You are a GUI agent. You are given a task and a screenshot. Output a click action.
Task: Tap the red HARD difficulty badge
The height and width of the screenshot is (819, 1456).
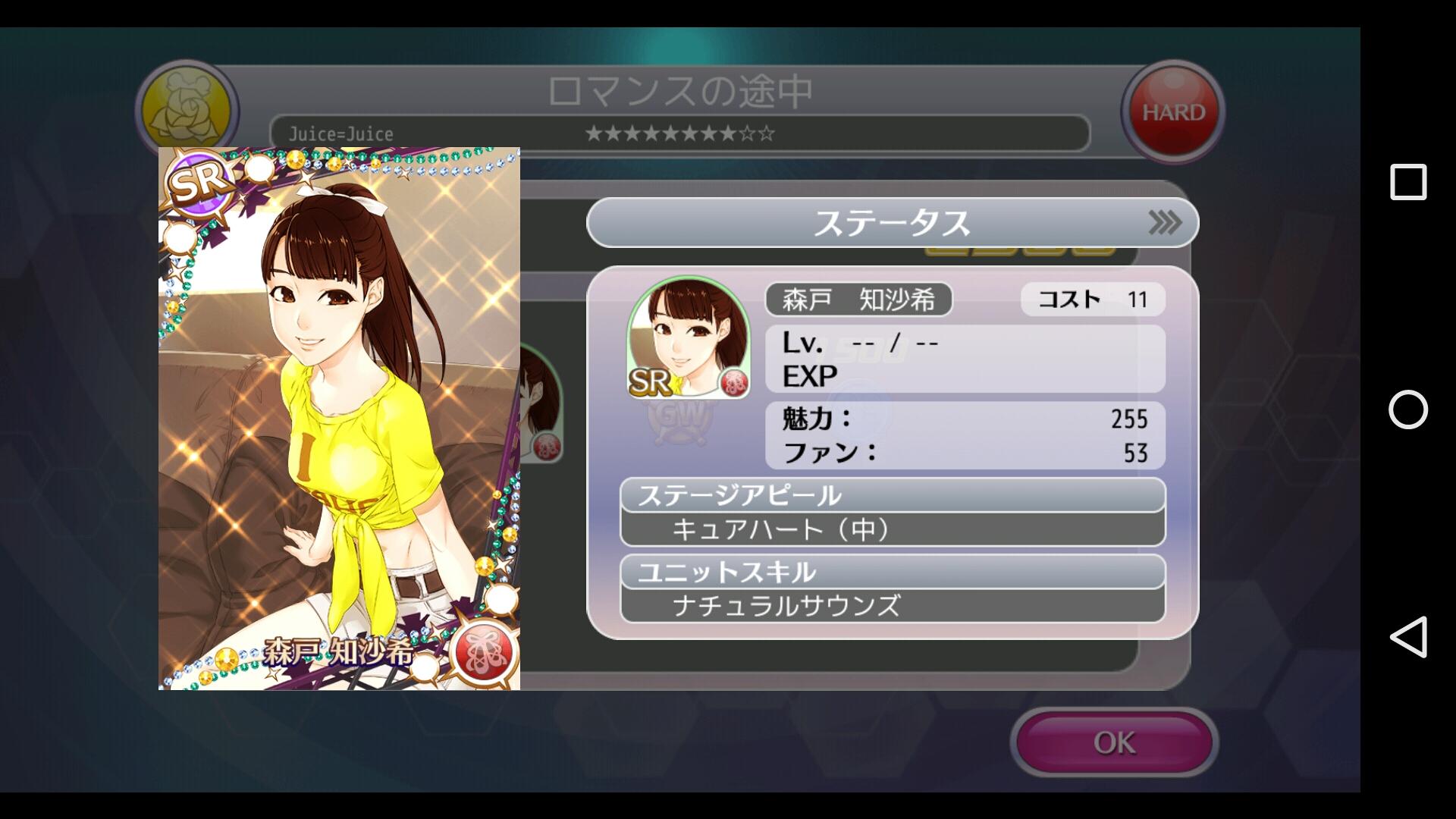pos(1172,112)
